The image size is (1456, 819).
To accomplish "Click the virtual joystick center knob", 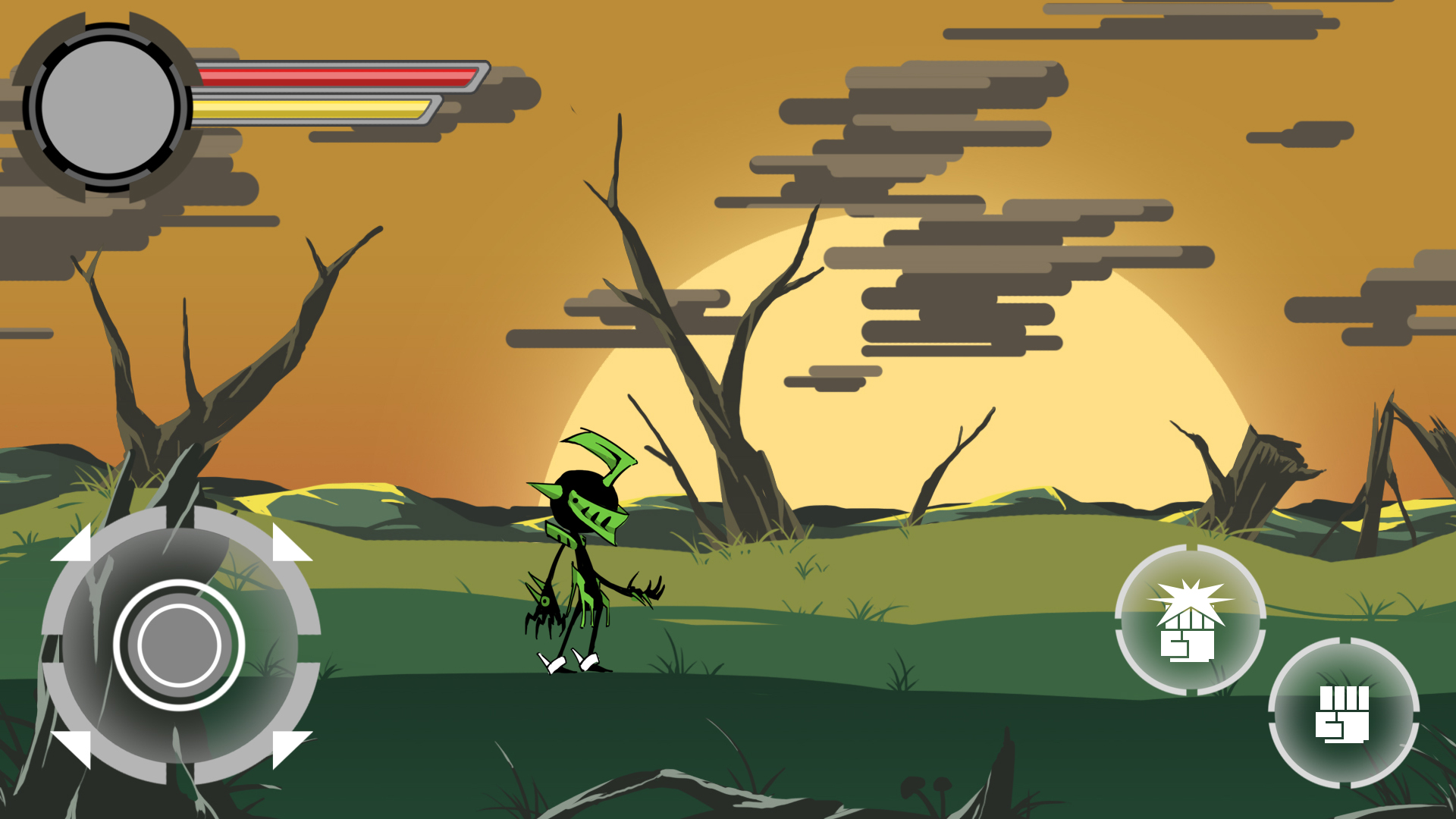I will coord(179,645).
